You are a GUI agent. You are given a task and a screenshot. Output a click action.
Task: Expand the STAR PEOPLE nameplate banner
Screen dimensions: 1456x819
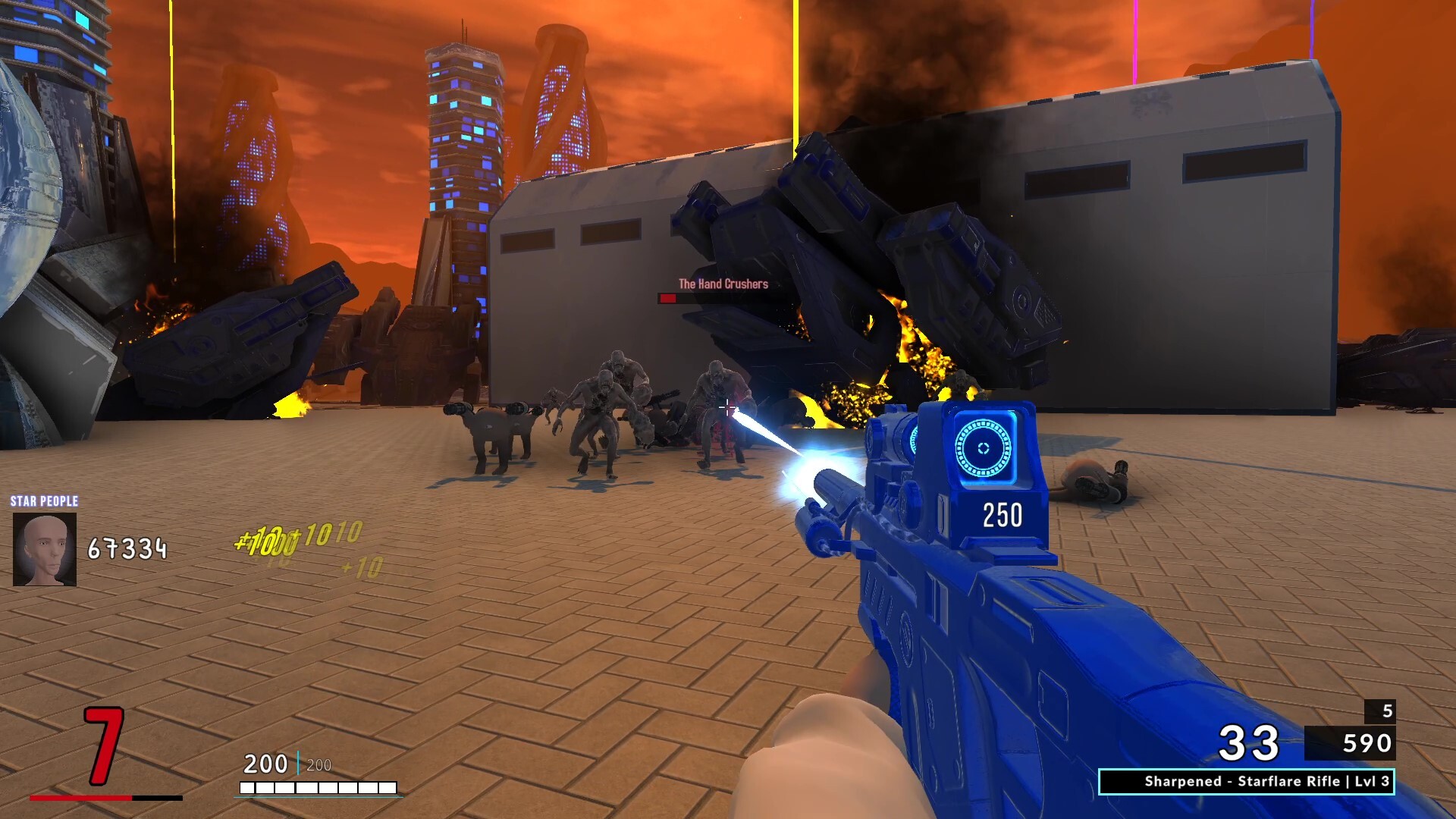(43, 501)
